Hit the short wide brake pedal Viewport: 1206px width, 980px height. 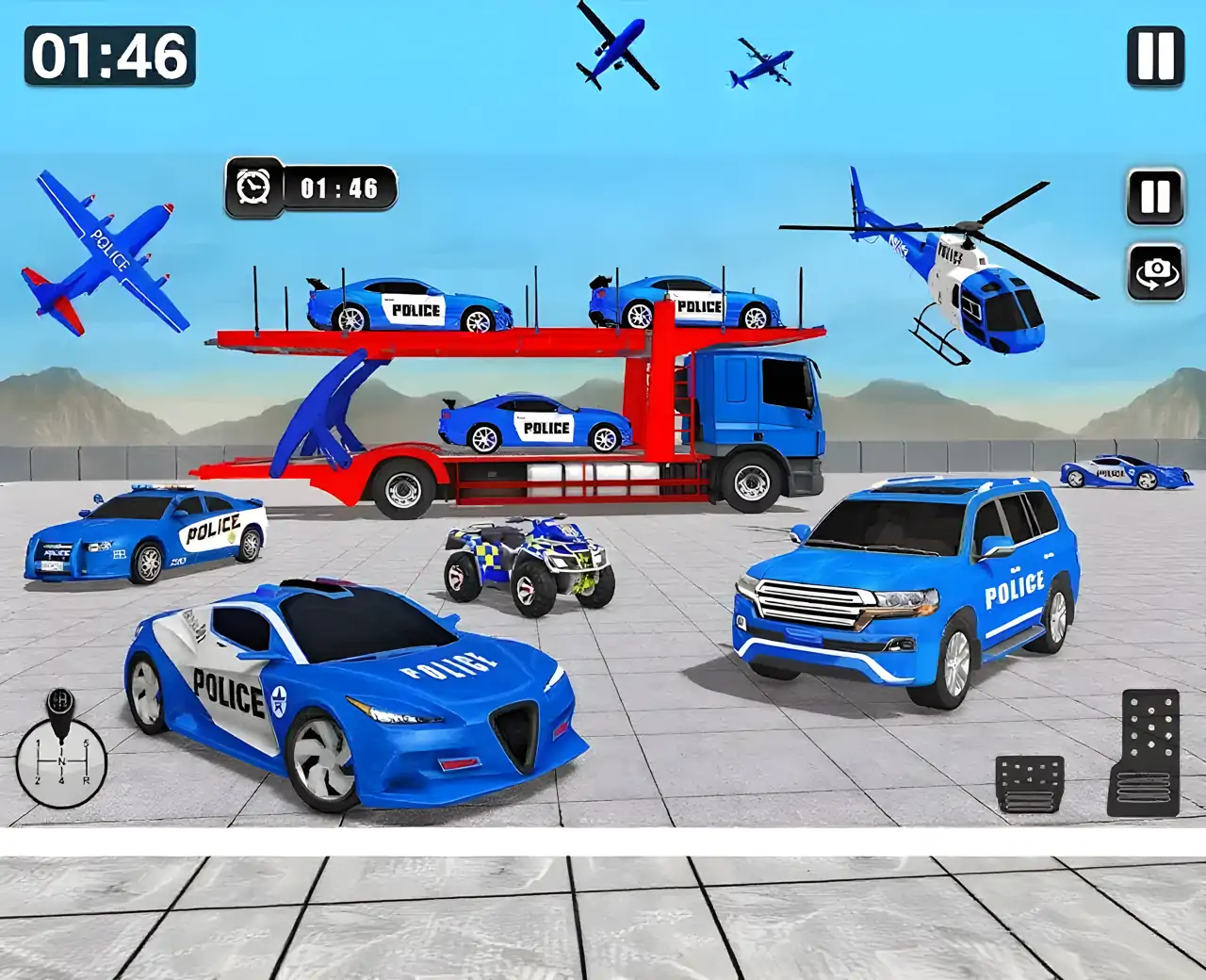[1030, 783]
